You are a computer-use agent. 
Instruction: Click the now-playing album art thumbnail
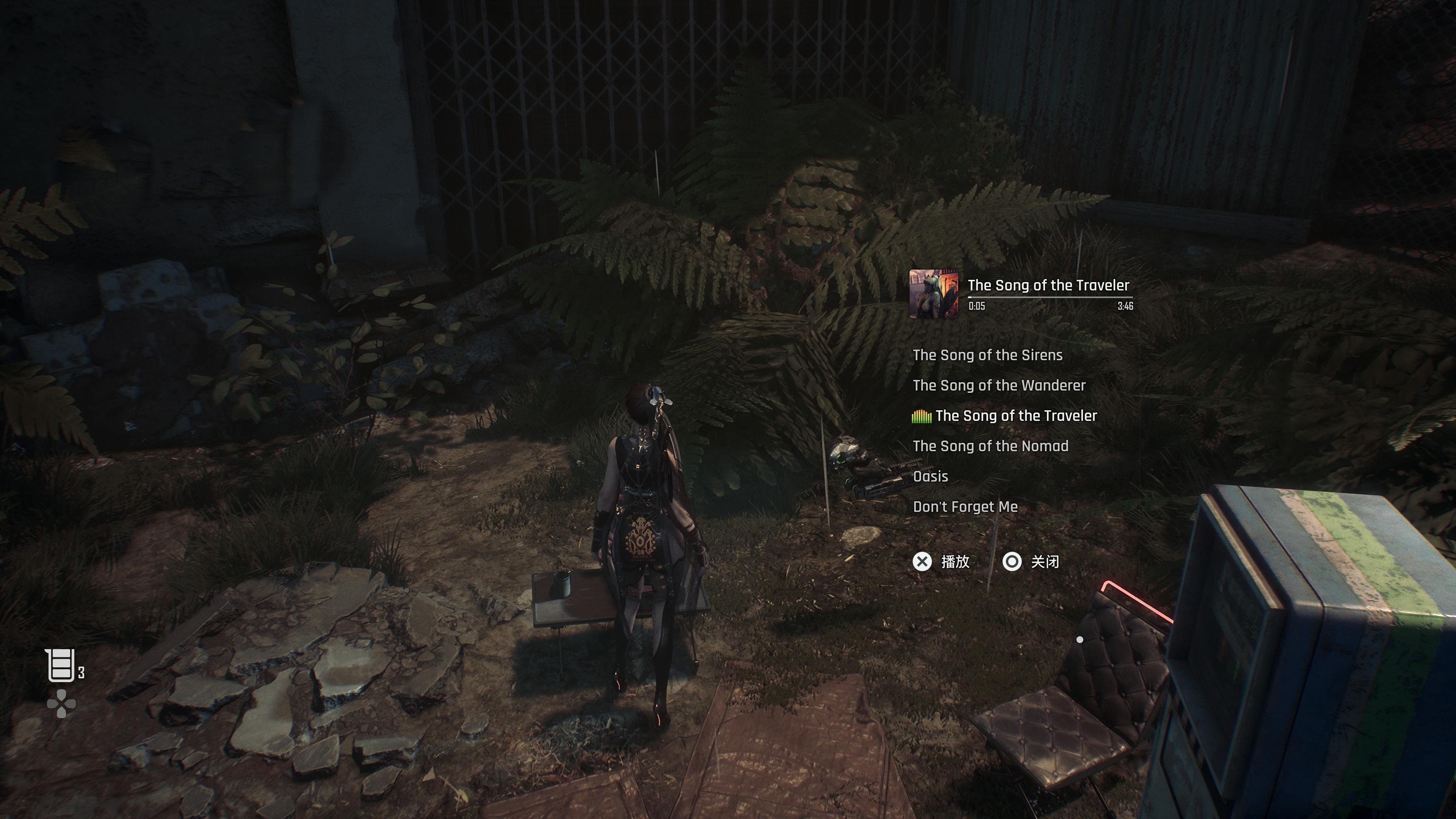(933, 294)
